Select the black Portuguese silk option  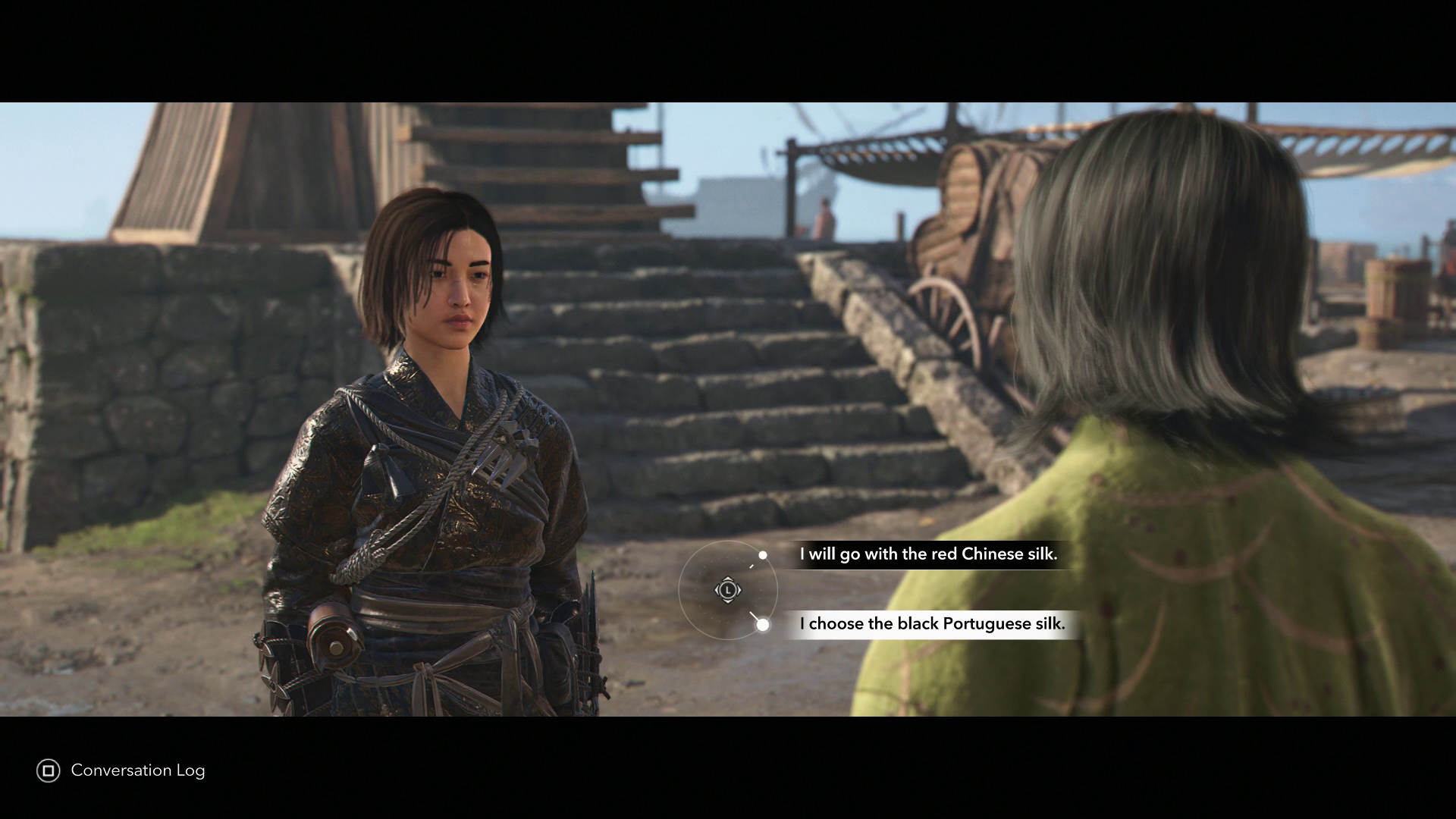click(x=932, y=624)
